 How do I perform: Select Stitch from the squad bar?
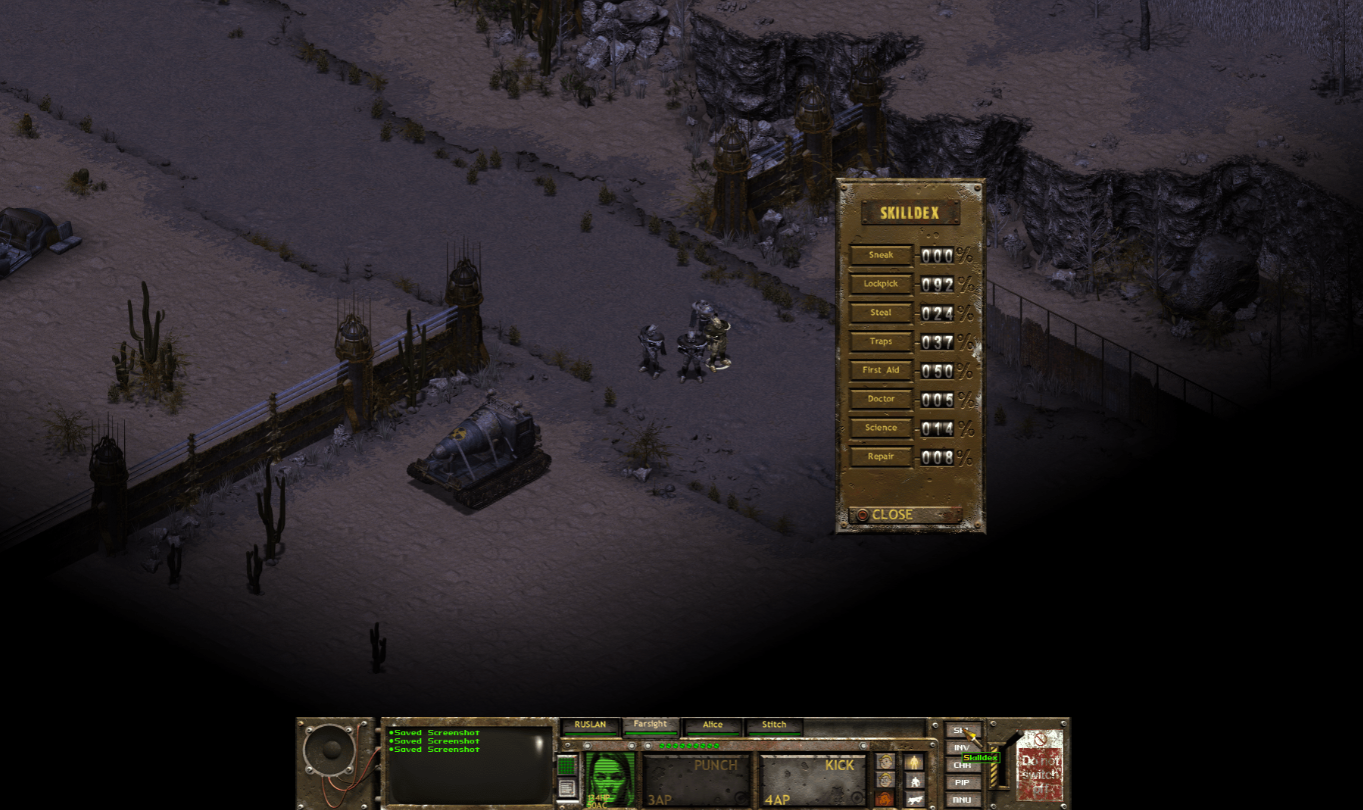coord(774,725)
